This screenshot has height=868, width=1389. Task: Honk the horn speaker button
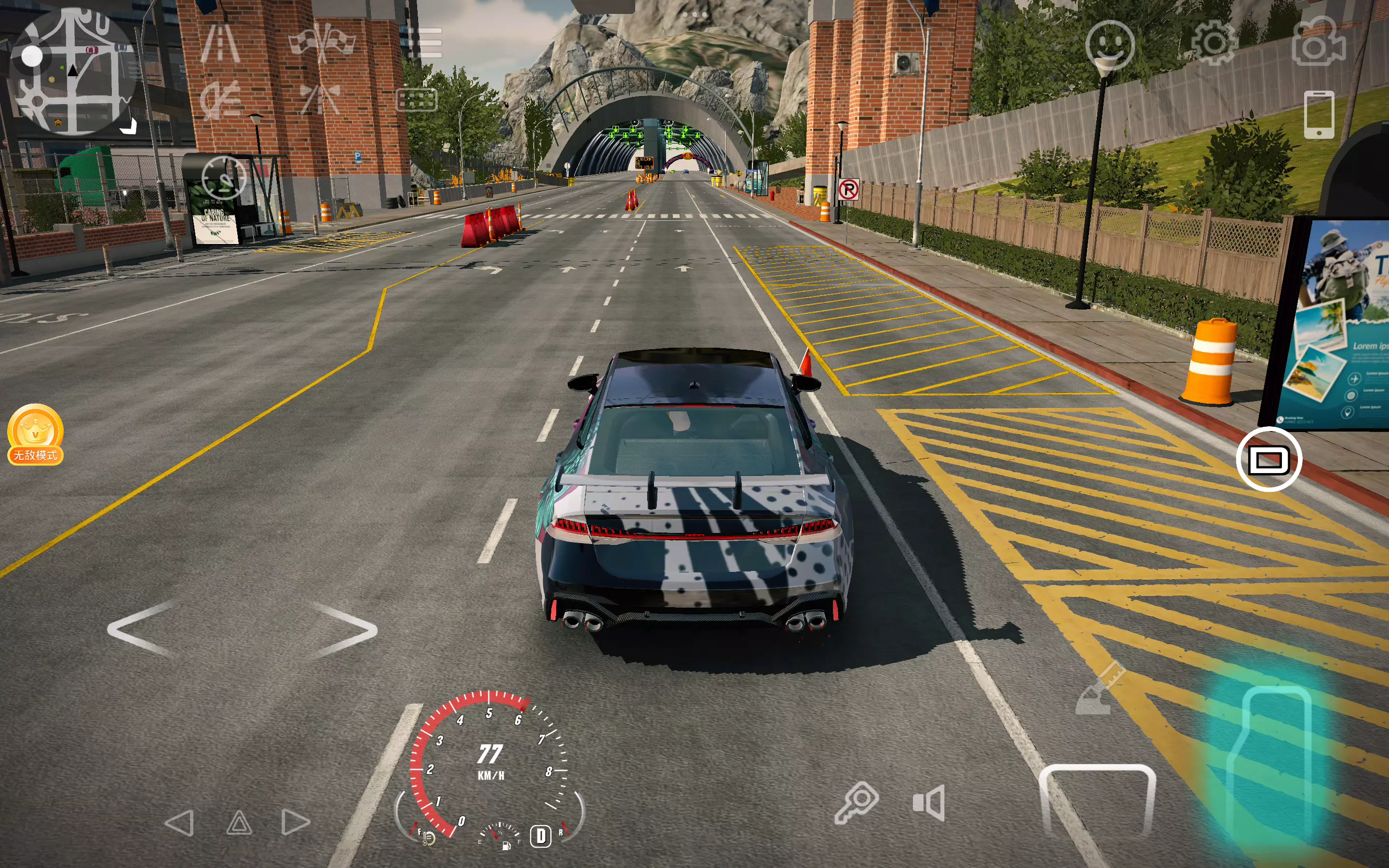point(929,802)
